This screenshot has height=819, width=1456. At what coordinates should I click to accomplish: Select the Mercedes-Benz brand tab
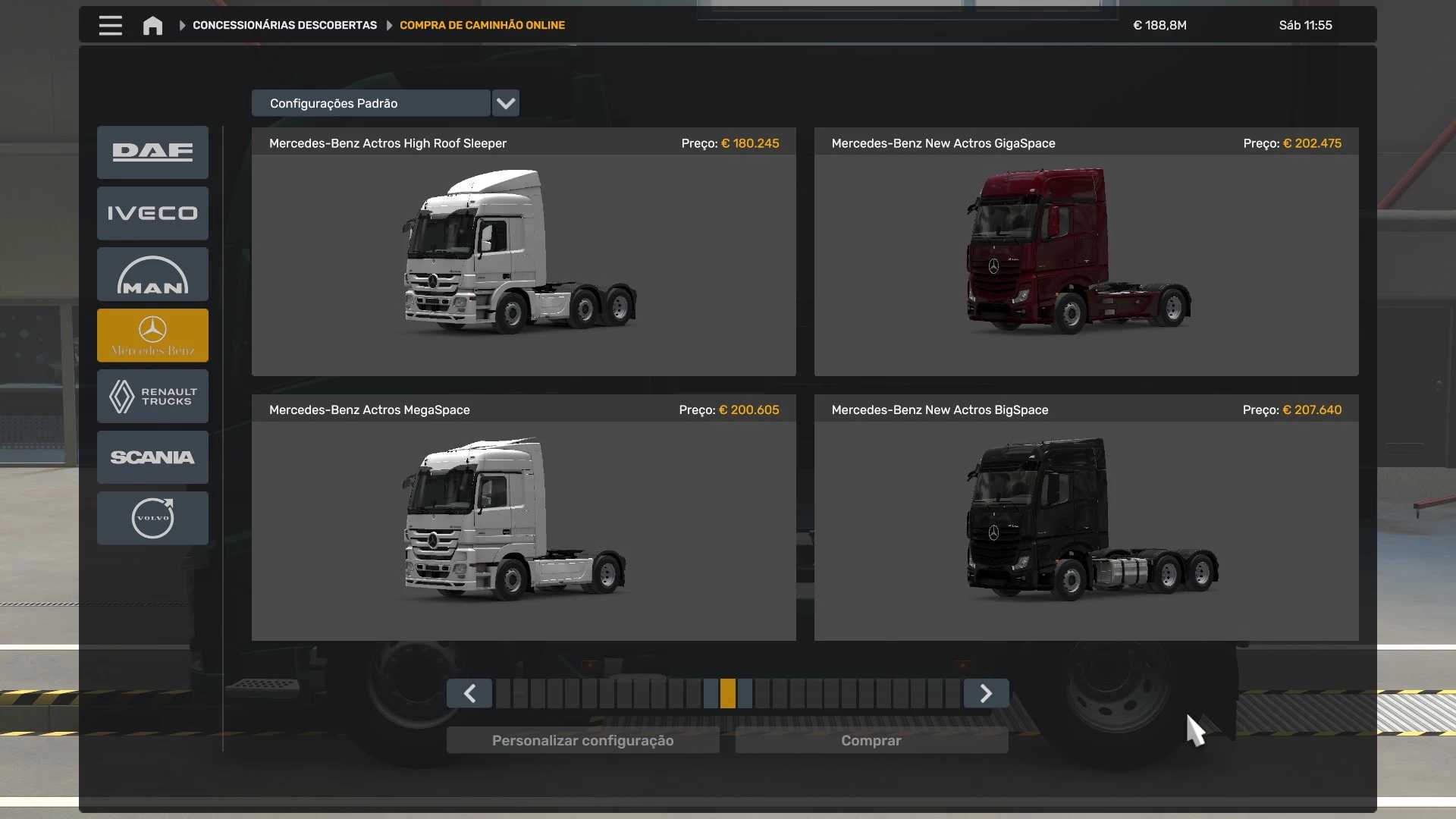[x=152, y=335]
